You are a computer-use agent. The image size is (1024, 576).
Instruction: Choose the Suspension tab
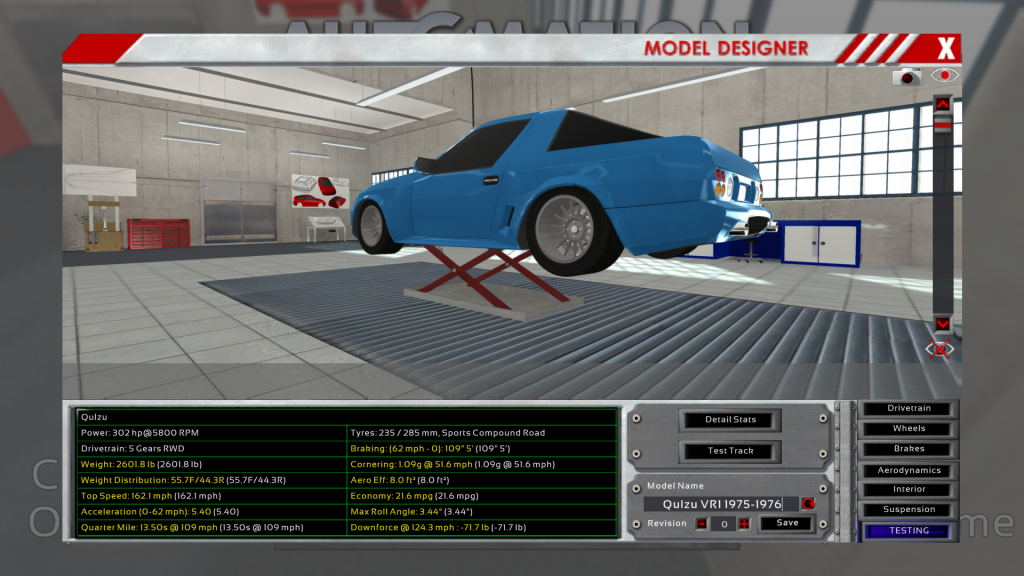(908, 510)
